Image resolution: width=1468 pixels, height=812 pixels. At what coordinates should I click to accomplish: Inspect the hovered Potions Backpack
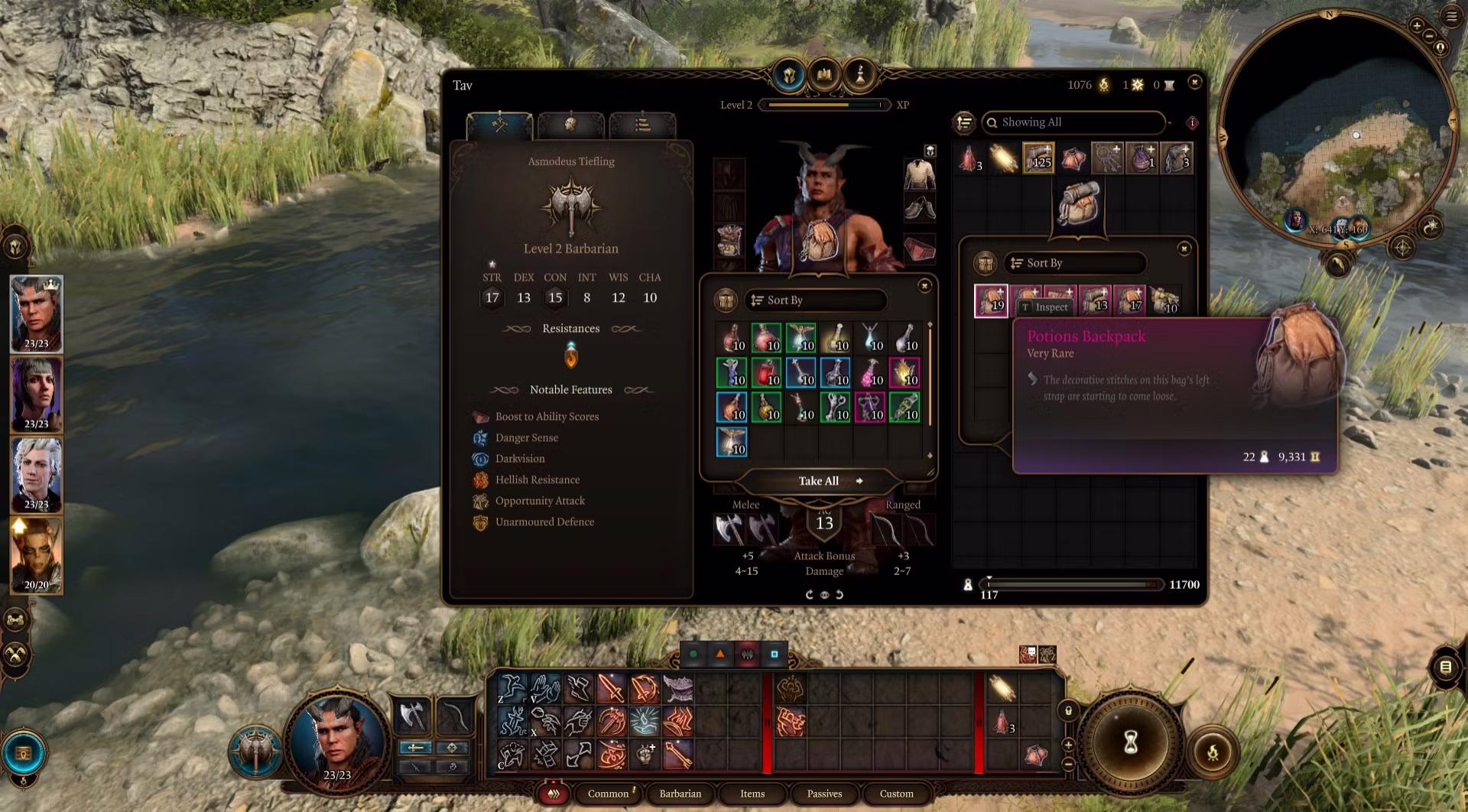[1044, 307]
